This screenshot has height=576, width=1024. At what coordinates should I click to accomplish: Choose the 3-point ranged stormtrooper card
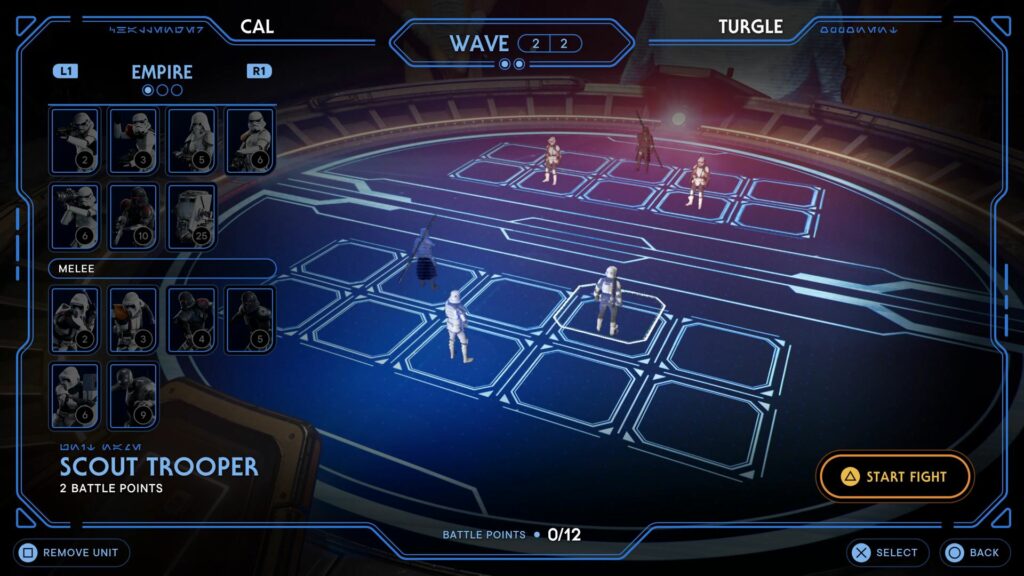click(133, 141)
